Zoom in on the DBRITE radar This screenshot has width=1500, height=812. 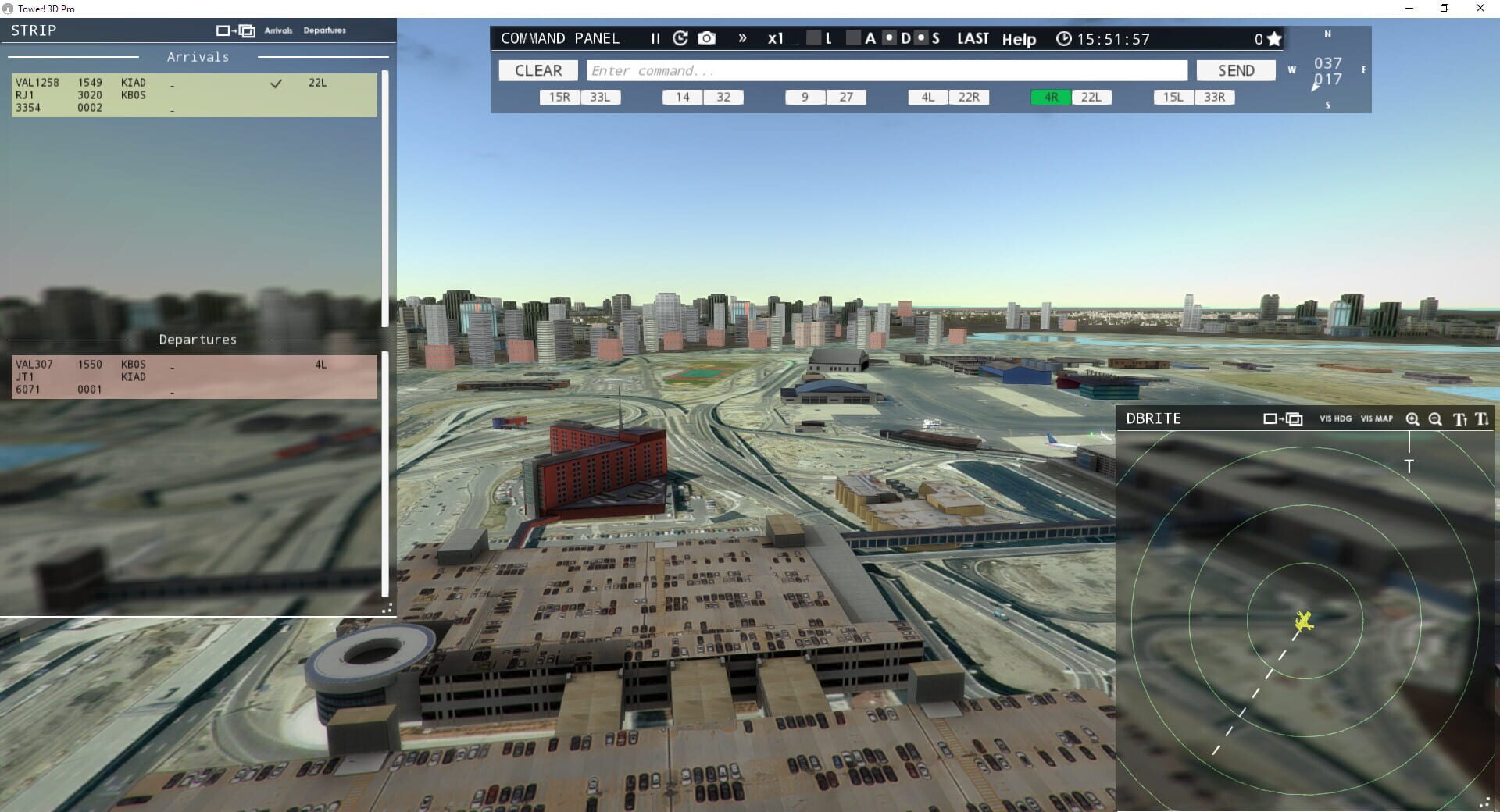(x=1412, y=419)
